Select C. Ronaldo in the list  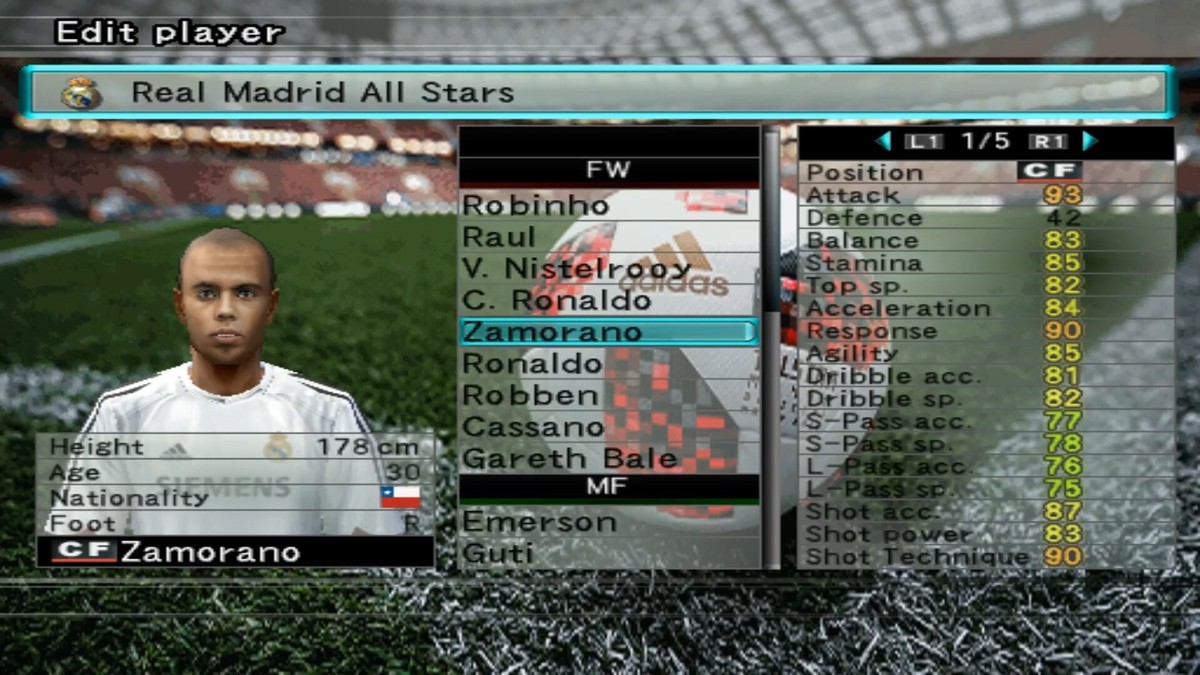[x=557, y=300]
